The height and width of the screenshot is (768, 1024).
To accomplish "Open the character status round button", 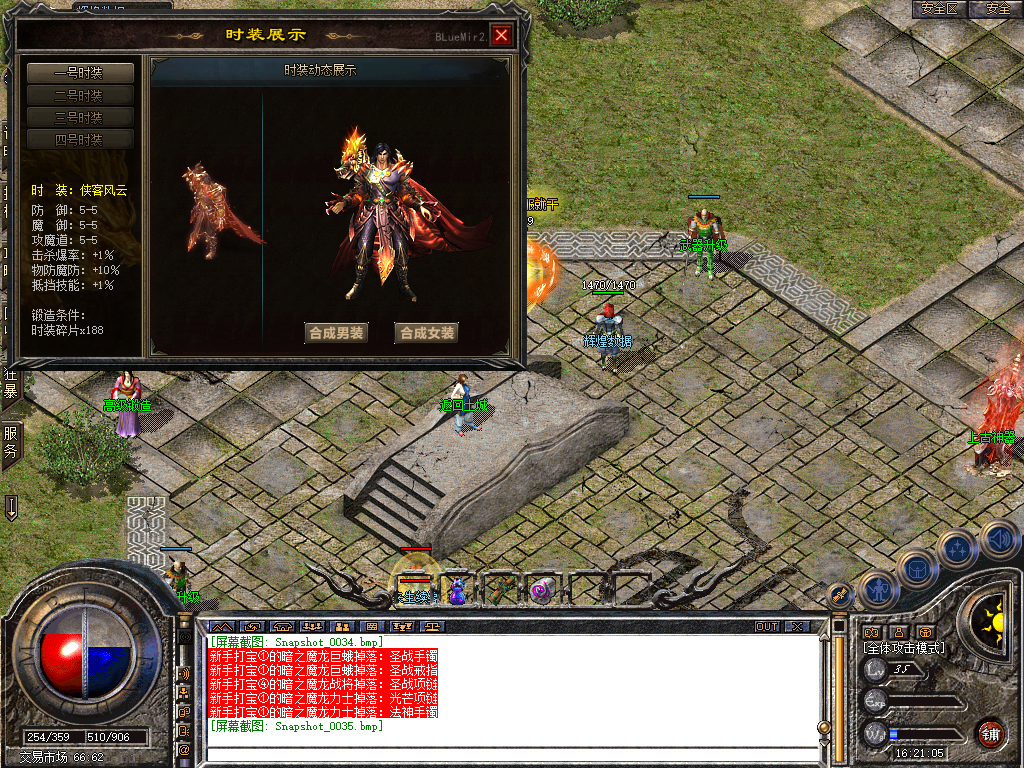I will [877, 590].
